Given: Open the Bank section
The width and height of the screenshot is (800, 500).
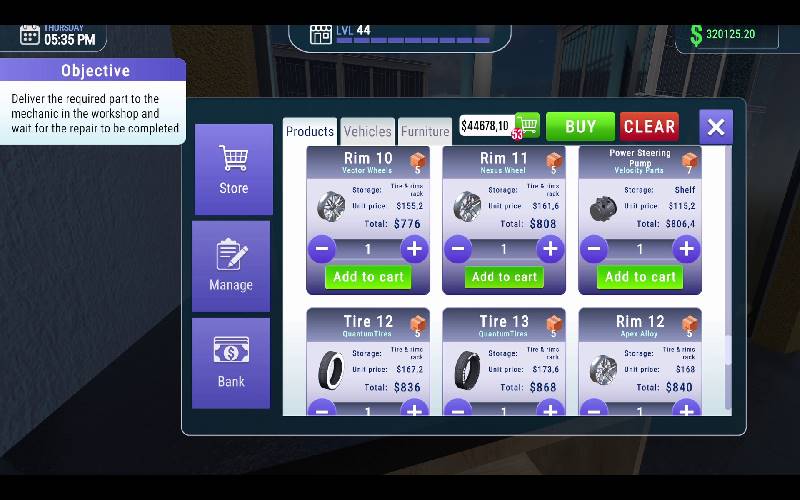Looking at the screenshot, I should [x=231, y=362].
